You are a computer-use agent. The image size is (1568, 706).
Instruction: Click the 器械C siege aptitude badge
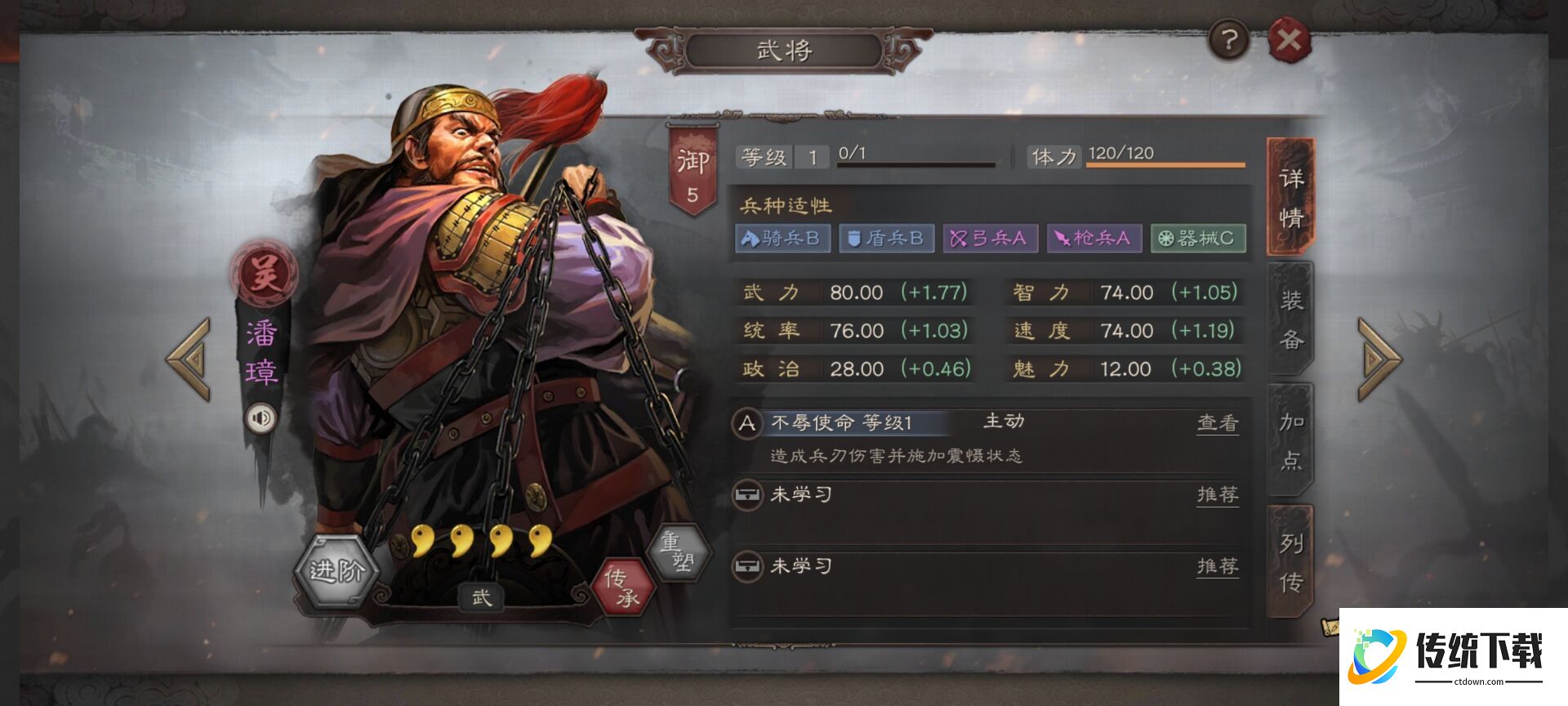pos(1198,238)
